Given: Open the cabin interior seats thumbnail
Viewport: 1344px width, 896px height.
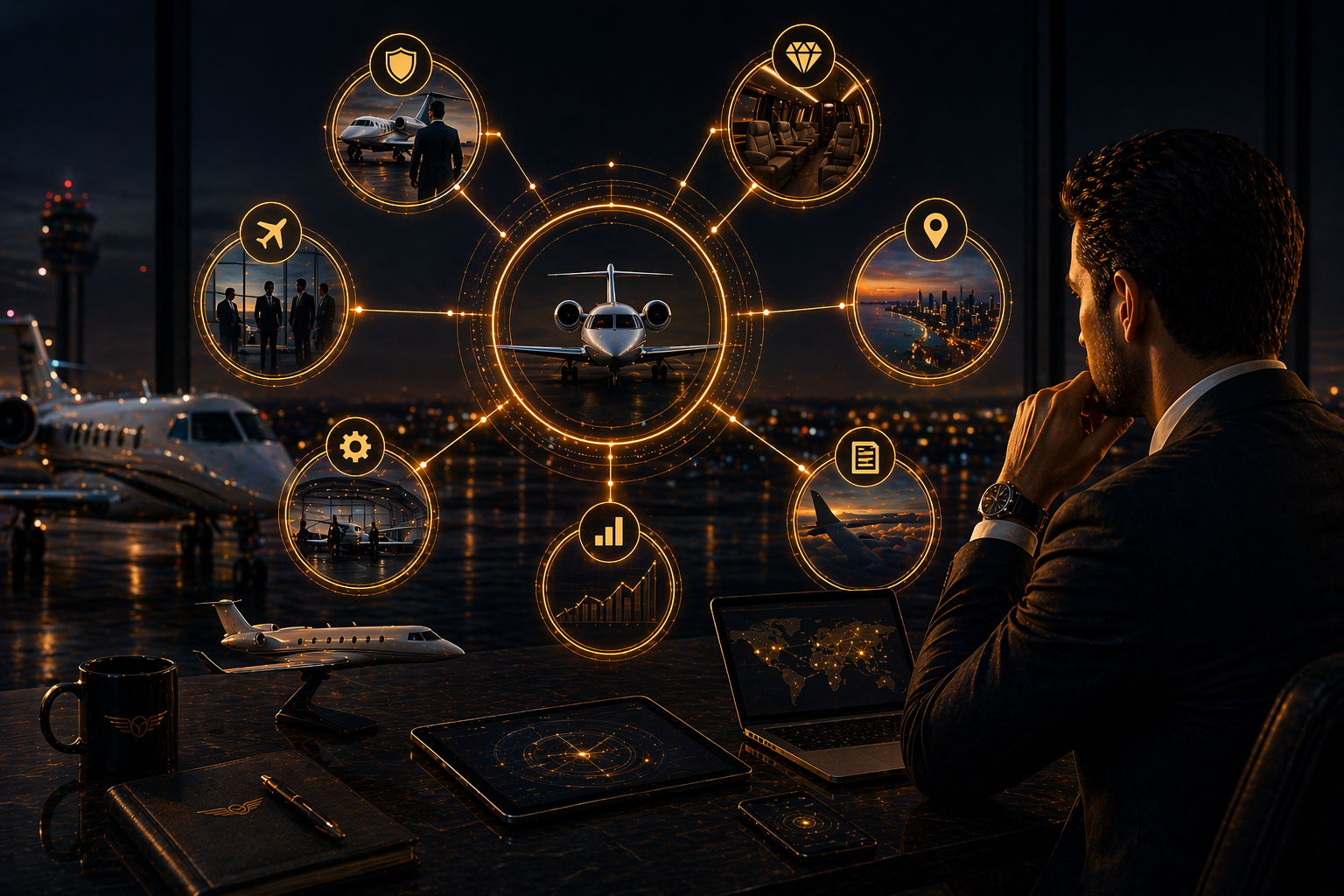Looking at the screenshot, I should (x=801, y=140).
